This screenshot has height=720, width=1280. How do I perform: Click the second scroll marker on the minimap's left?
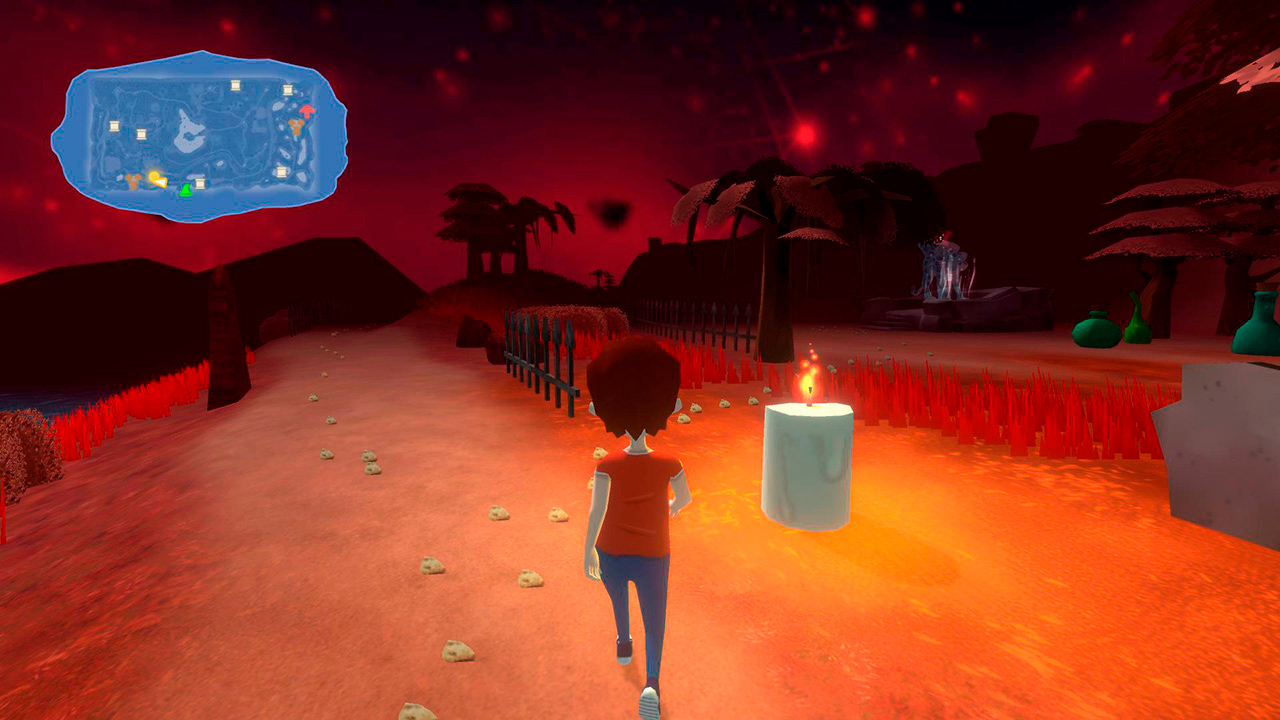click(142, 134)
